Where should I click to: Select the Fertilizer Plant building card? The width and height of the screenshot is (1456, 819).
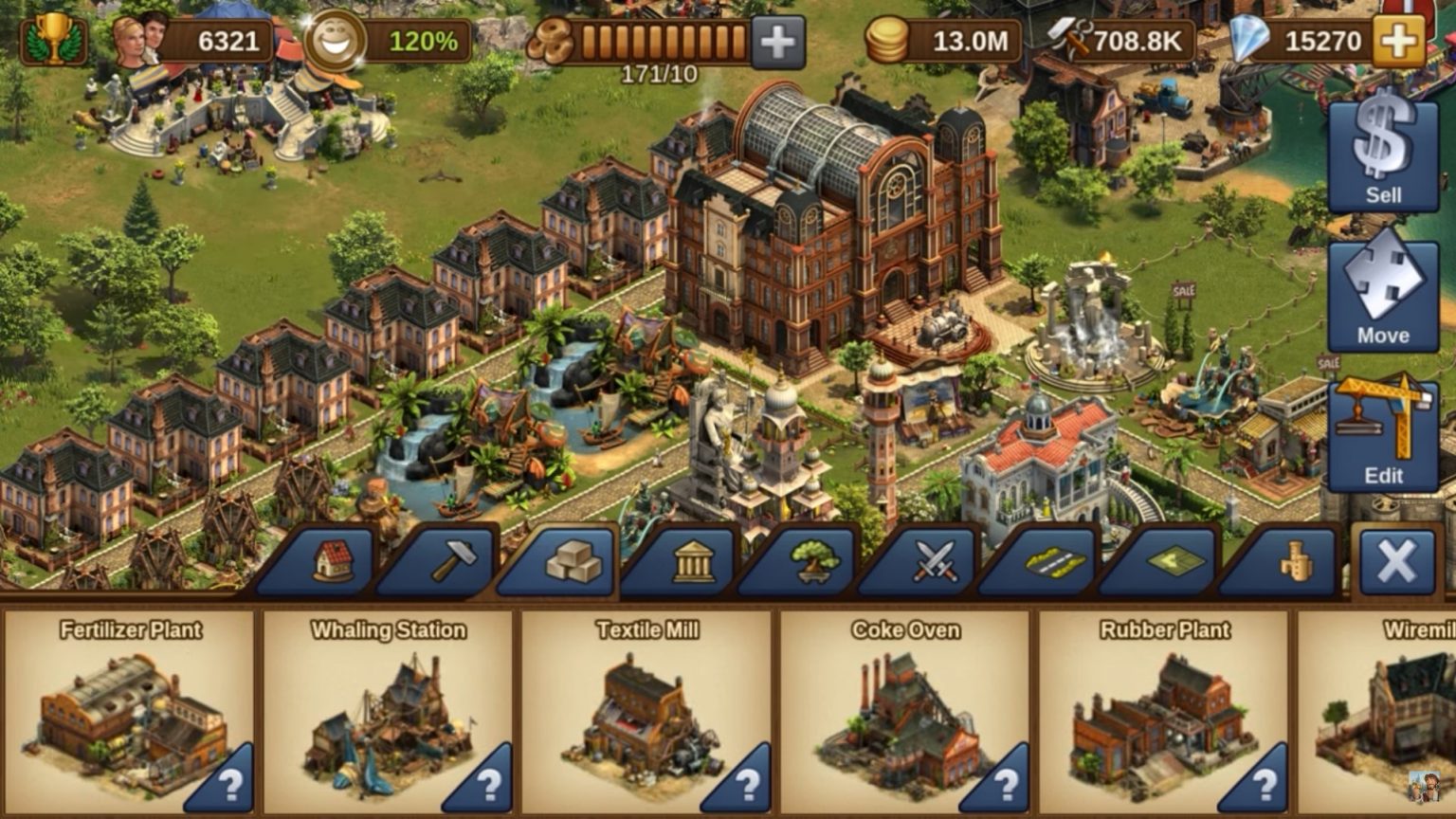(x=131, y=713)
